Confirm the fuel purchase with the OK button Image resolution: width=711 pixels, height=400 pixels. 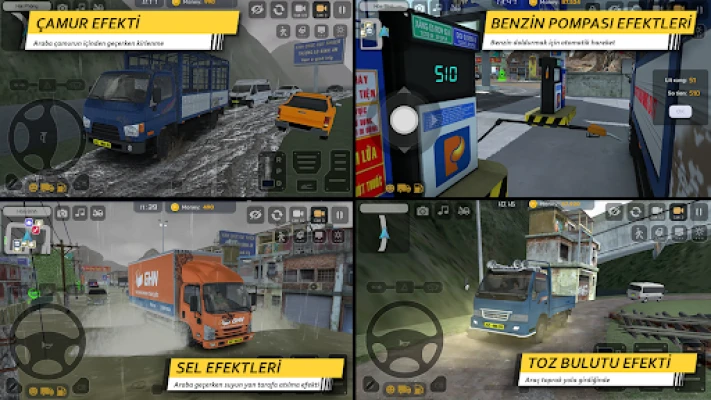coord(679,109)
